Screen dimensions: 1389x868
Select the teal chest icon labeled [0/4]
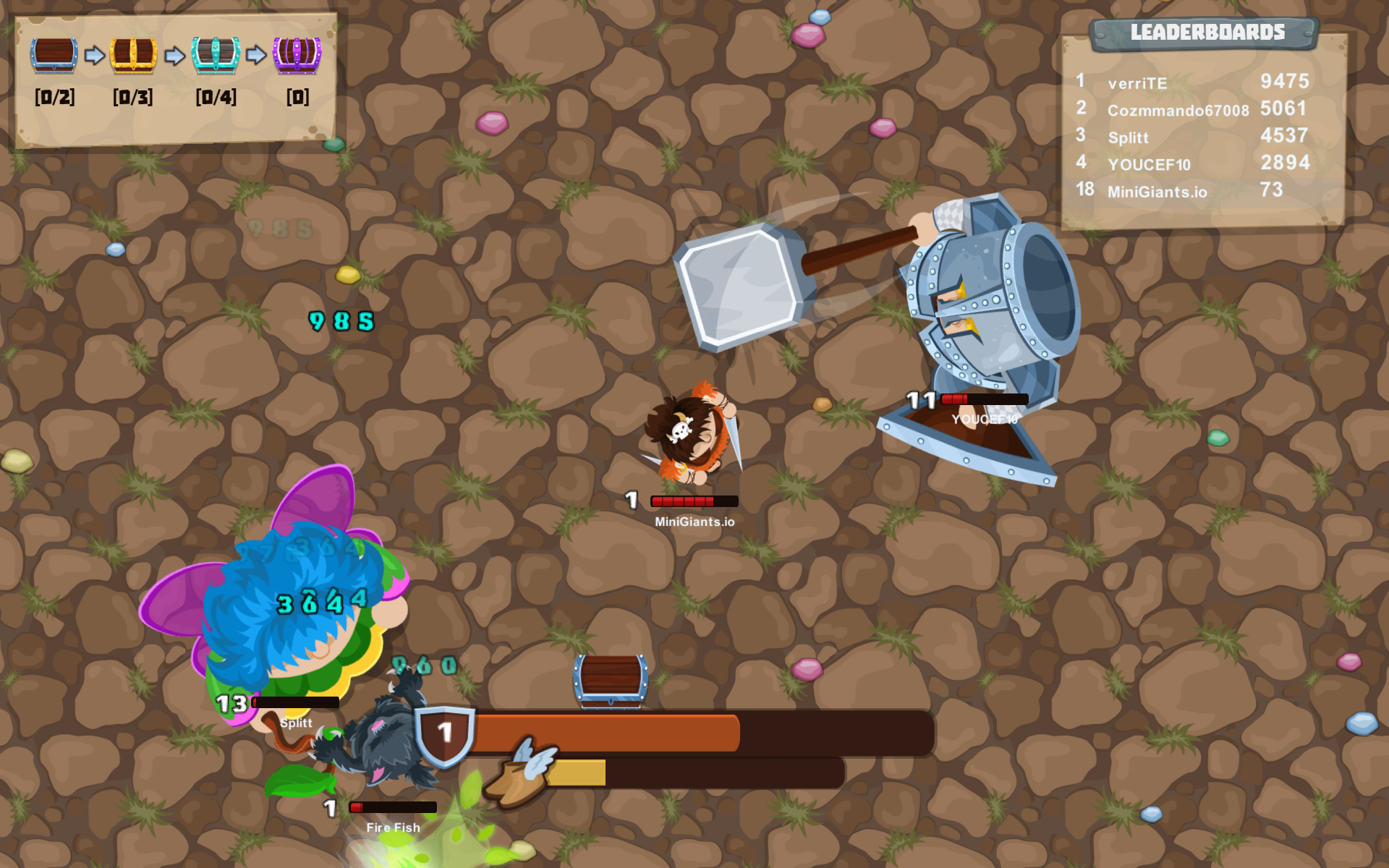pos(215,54)
